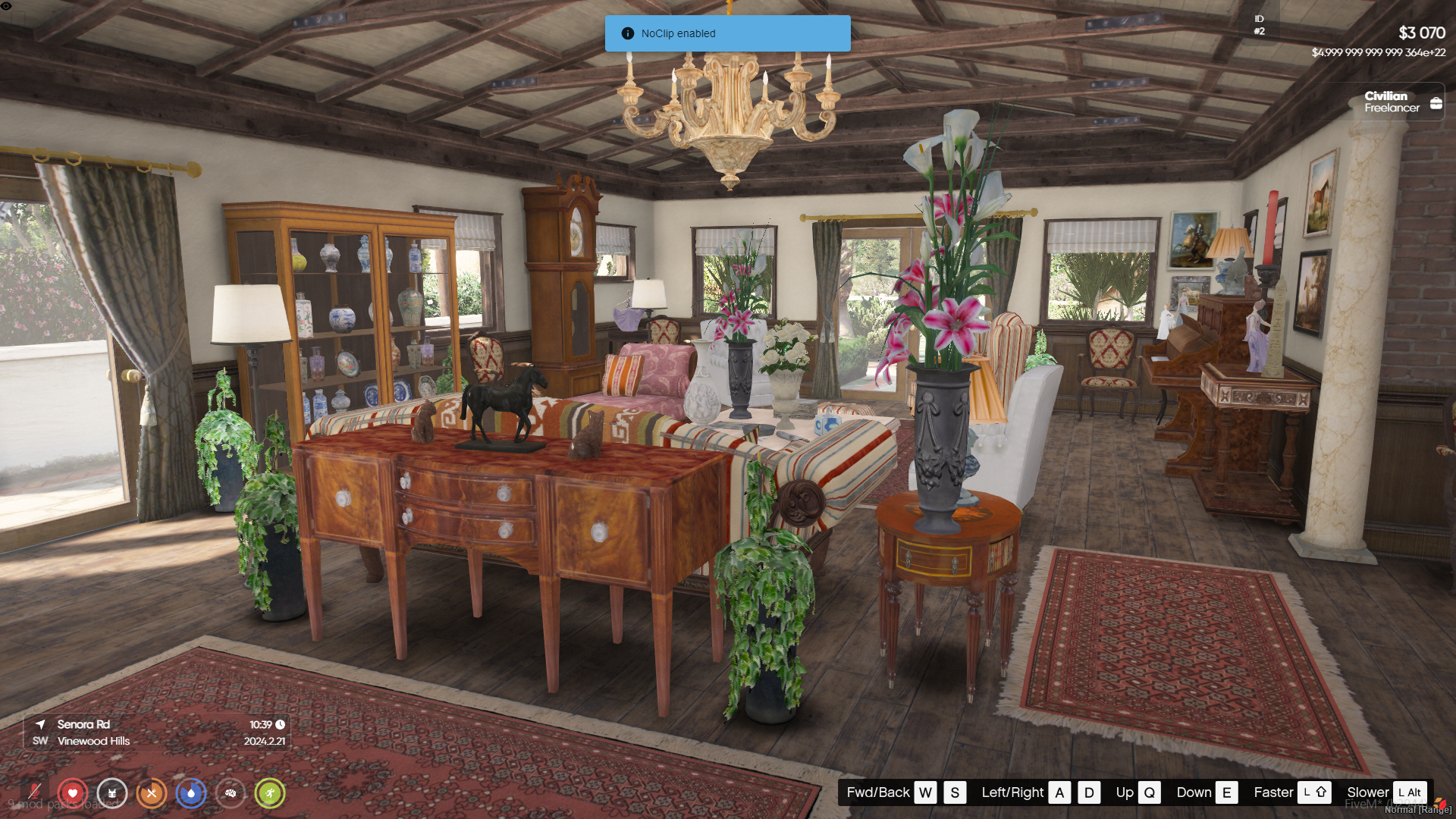
Task: Open the Senora Rd location panel
Action: (157, 733)
